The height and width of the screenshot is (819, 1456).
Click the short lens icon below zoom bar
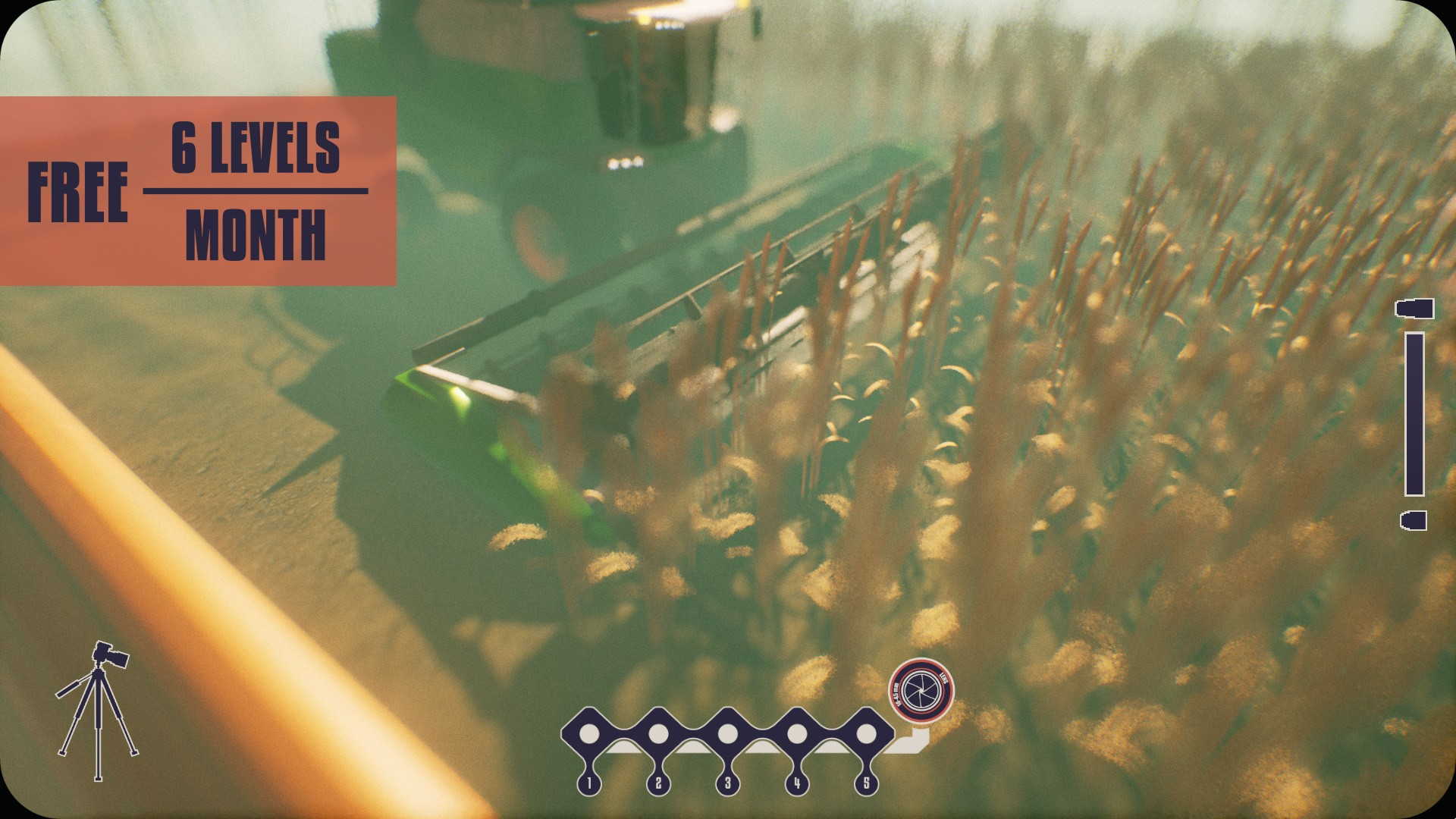click(1414, 520)
